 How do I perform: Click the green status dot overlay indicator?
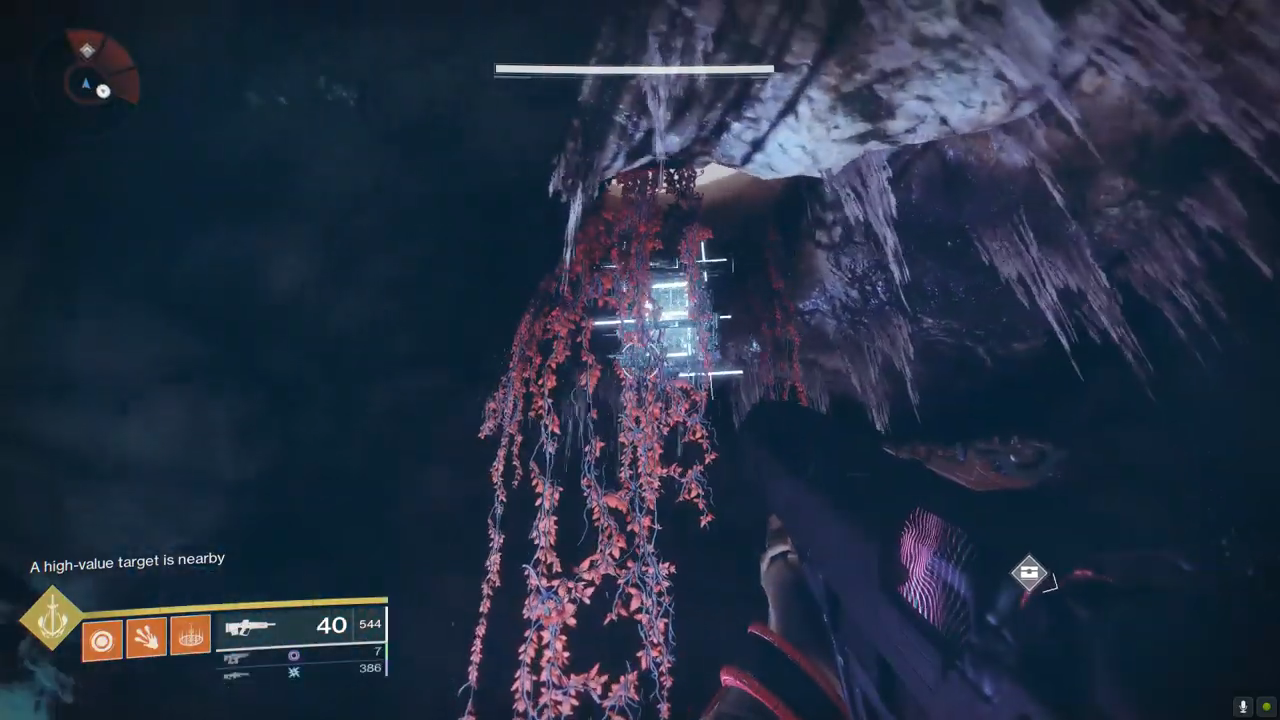[x=1266, y=706]
